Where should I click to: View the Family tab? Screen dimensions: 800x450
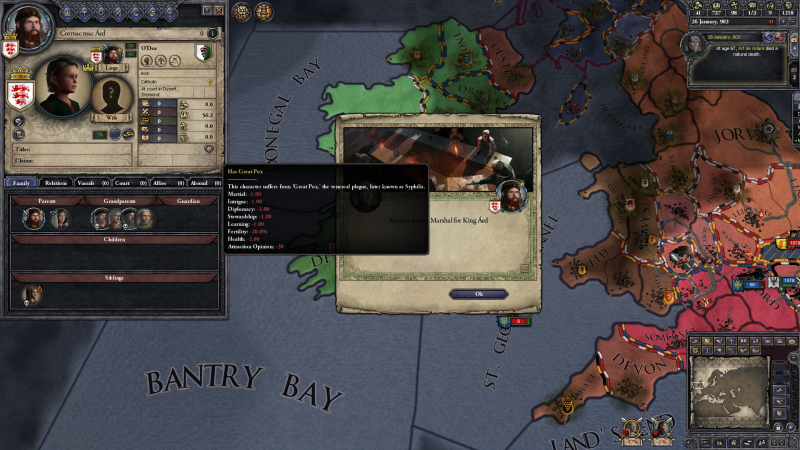pos(20,183)
